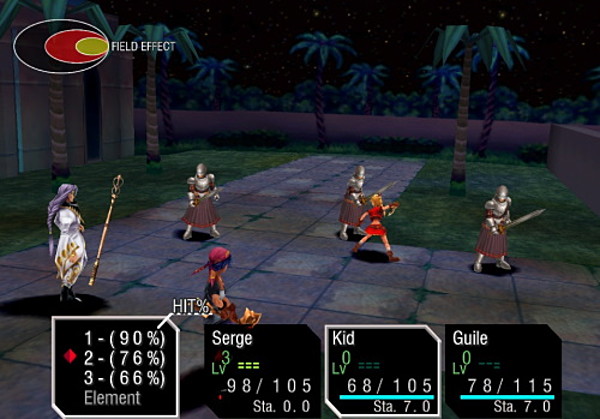The height and width of the screenshot is (419, 600).
Task: Select Kid's character status panel
Action: click(x=382, y=369)
